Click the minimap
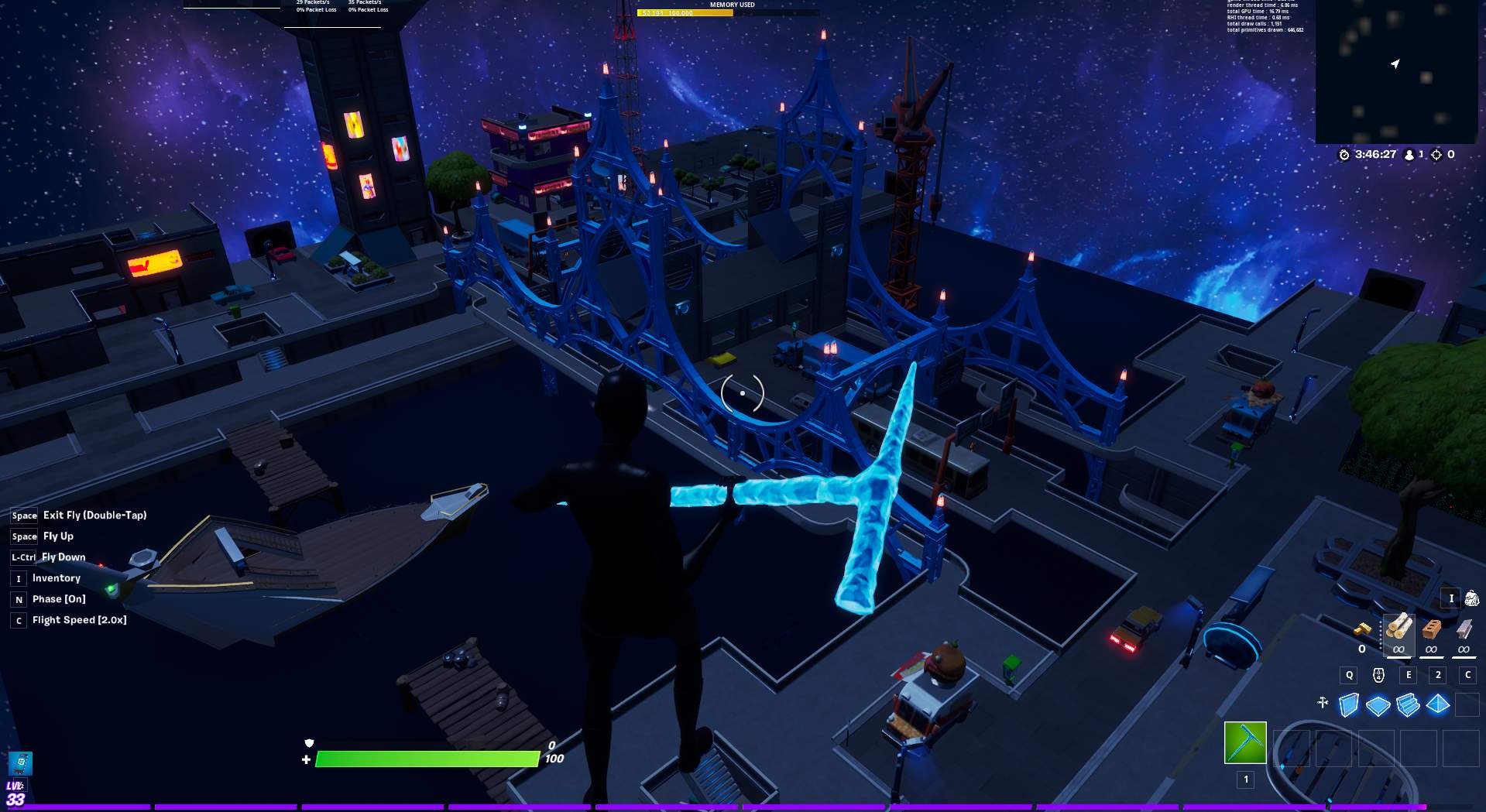Image resolution: width=1486 pixels, height=812 pixels. [1396, 71]
